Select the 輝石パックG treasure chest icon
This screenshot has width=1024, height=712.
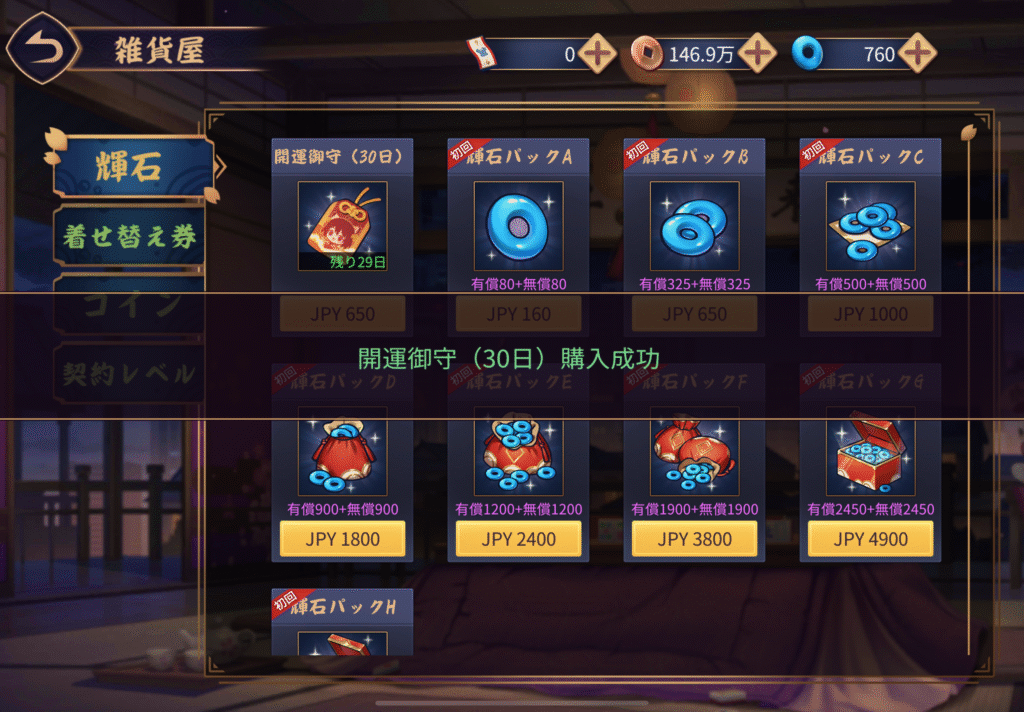870,452
